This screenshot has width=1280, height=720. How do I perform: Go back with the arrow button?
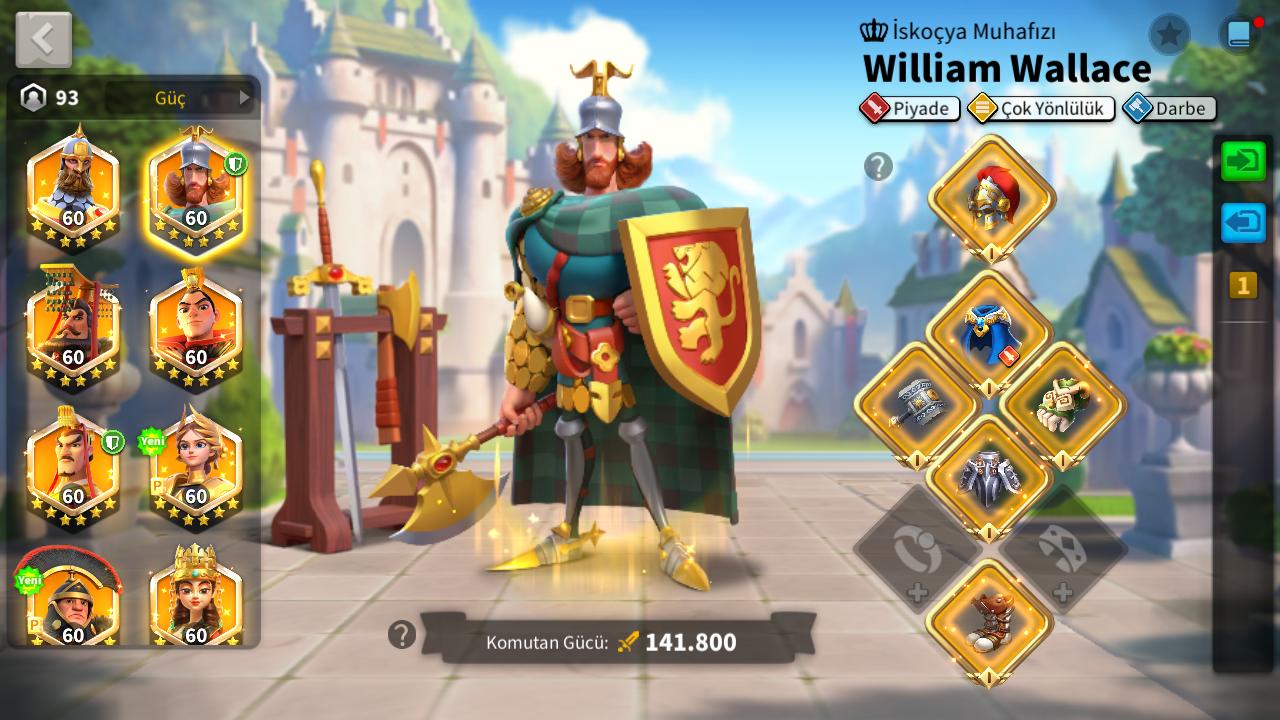pyautogui.click(x=43, y=39)
